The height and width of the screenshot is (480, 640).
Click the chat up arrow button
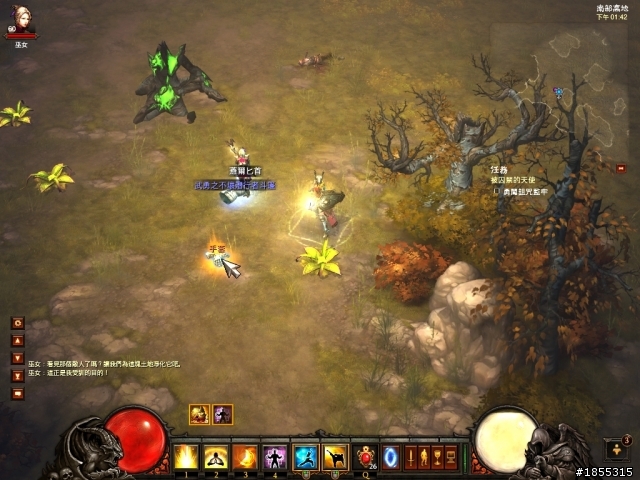[18, 340]
